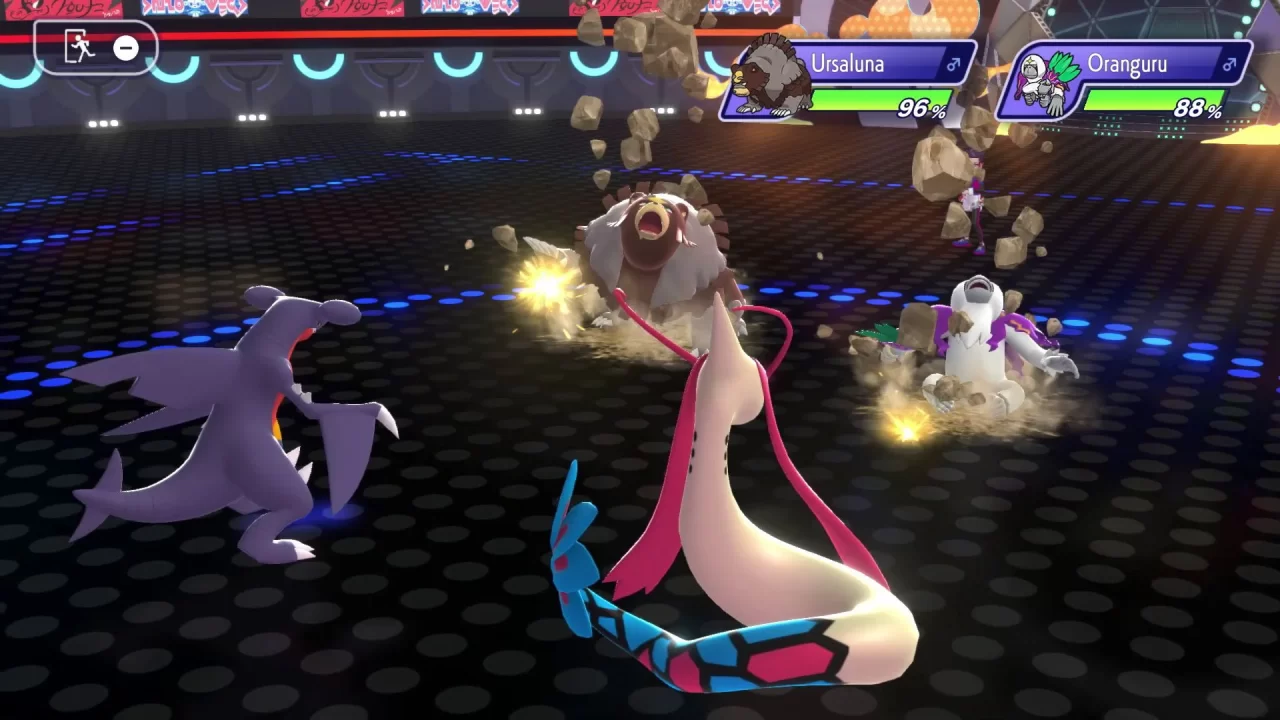Select the Oranguru name label

[1127, 63]
